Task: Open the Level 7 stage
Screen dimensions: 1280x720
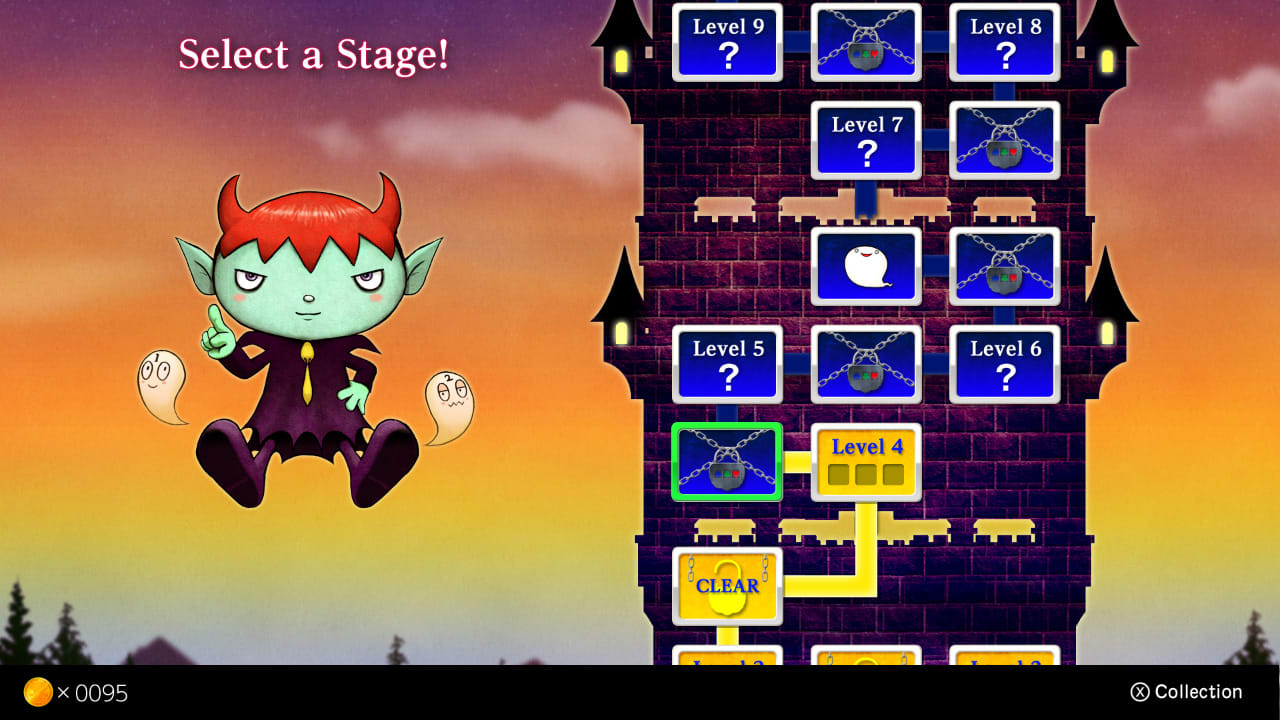Action: (x=866, y=140)
